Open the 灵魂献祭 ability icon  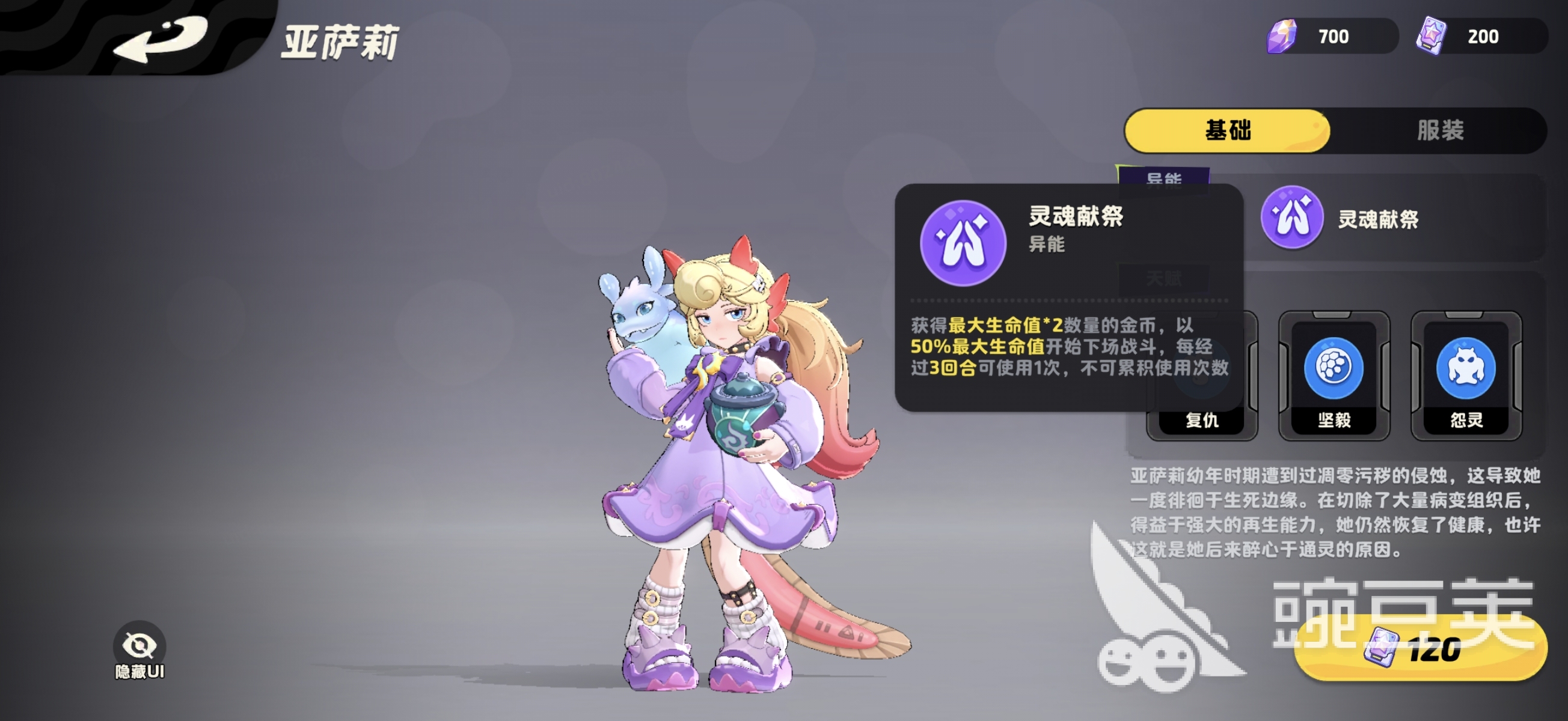point(1290,221)
